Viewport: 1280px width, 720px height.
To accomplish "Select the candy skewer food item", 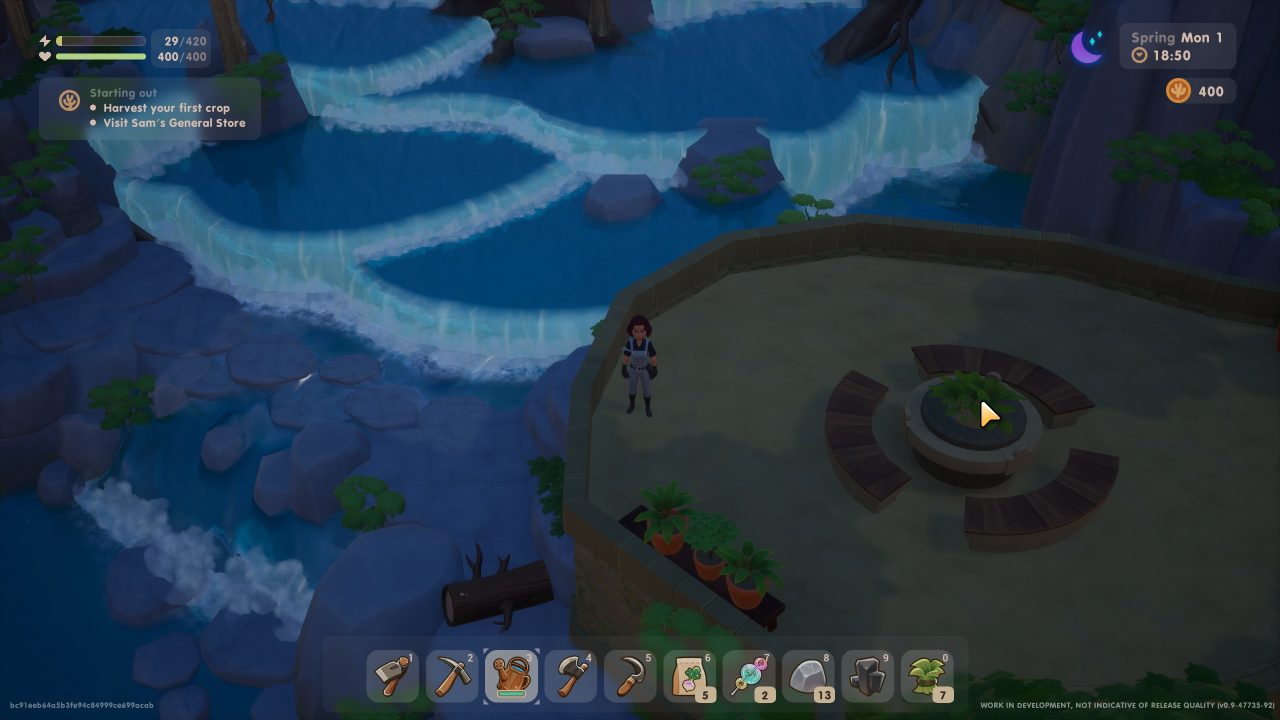I will point(749,676).
